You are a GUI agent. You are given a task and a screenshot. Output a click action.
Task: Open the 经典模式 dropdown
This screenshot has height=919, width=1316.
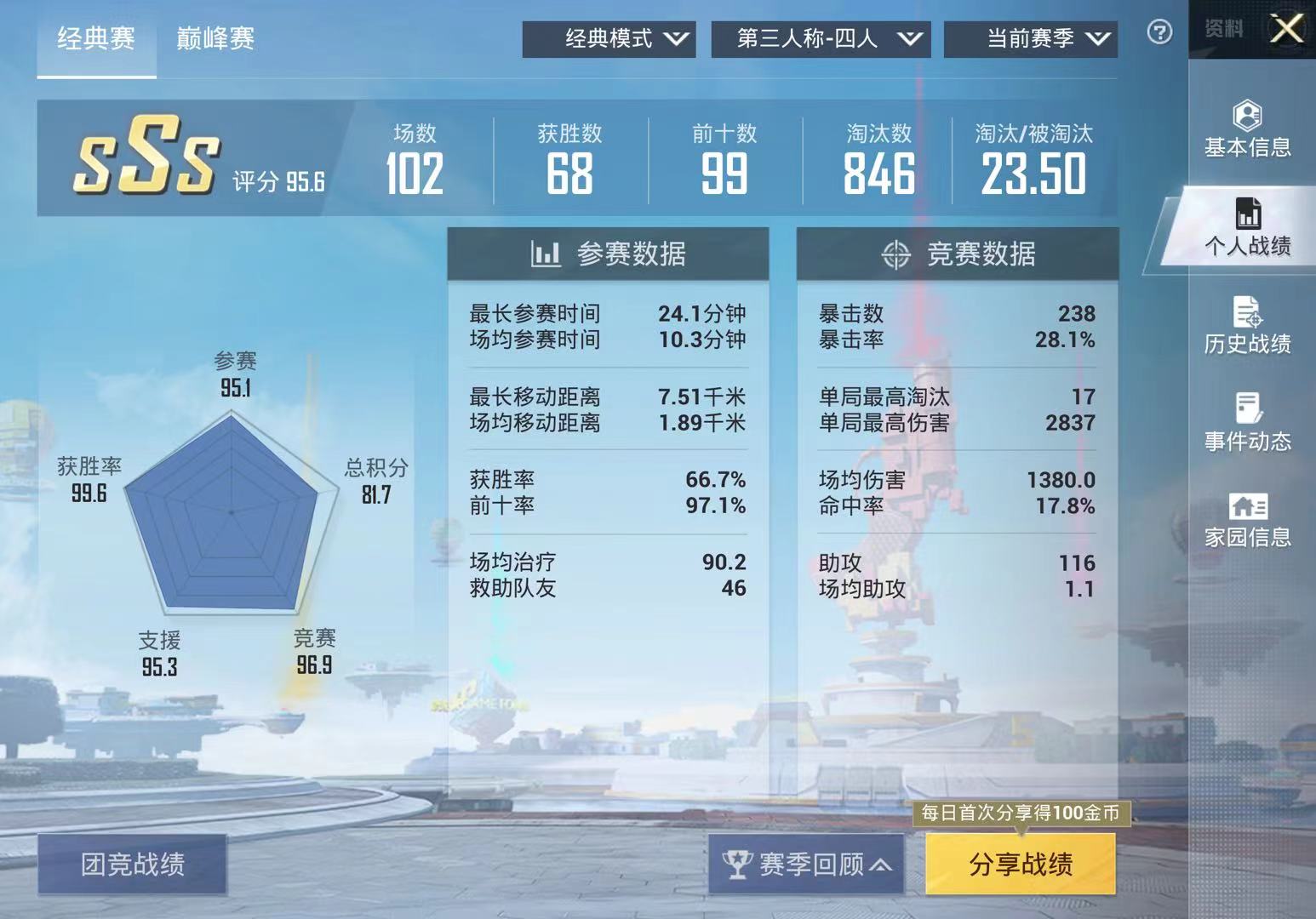point(609,37)
